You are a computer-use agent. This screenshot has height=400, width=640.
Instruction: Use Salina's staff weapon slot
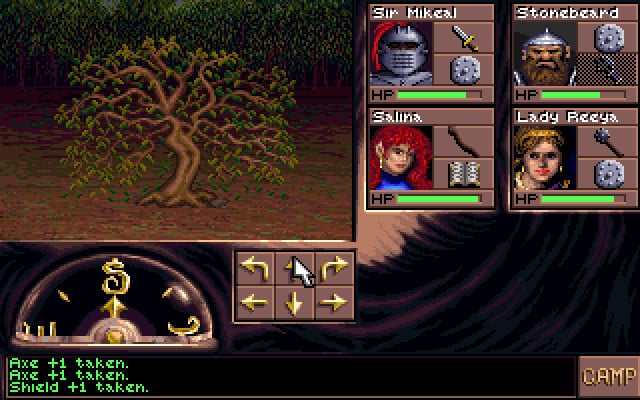pyautogui.click(x=464, y=141)
